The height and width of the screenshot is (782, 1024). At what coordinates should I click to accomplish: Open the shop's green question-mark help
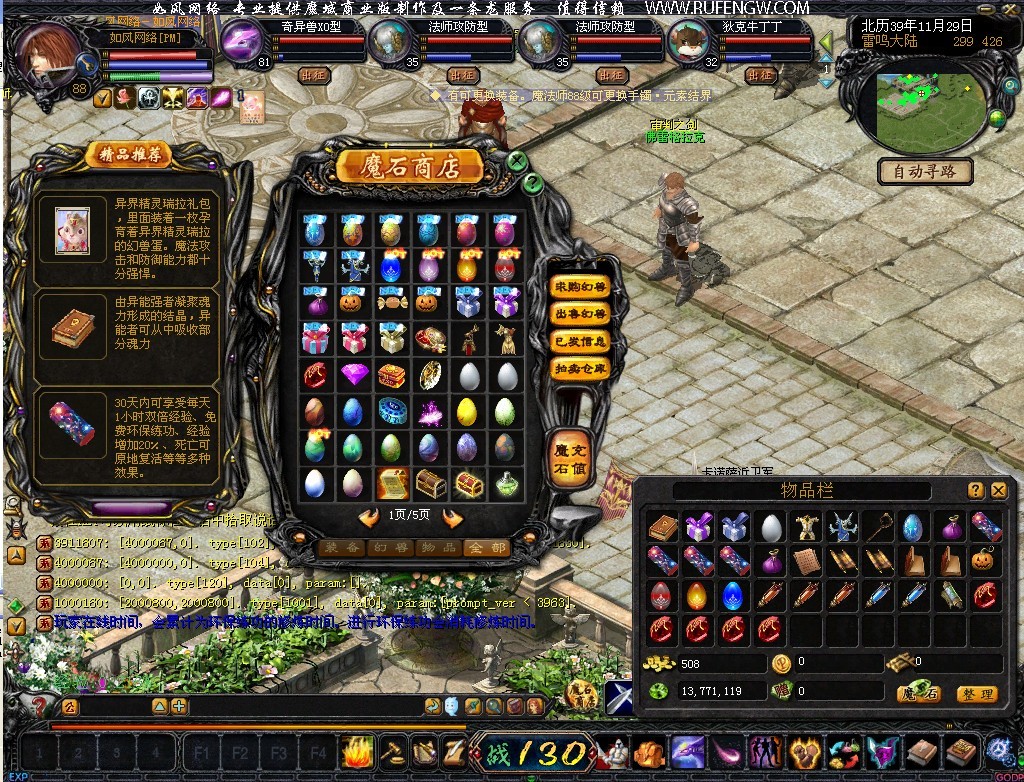coord(533,182)
